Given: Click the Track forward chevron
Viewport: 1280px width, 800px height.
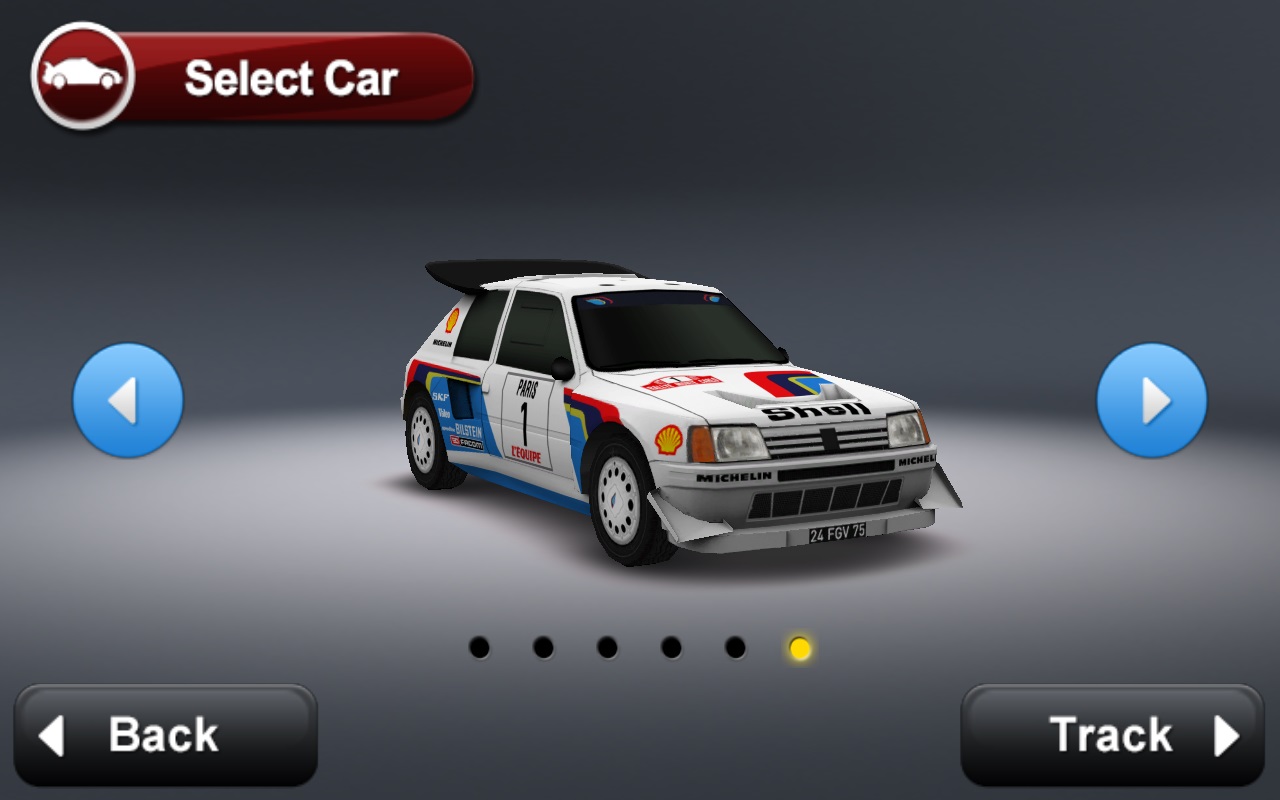Looking at the screenshot, I should 1225,735.
